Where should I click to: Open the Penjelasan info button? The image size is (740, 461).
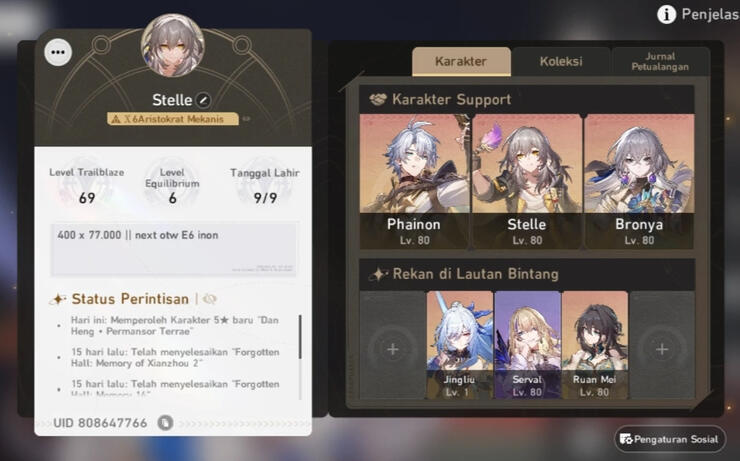(667, 14)
